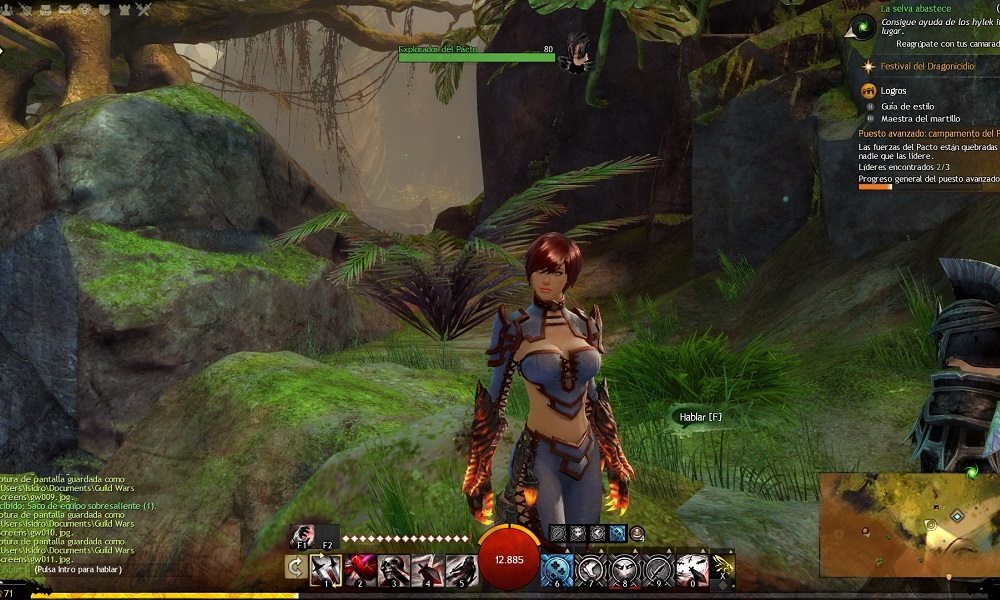Select the Maestra del martillo achievement
1000x600 pixels.
pos(920,118)
